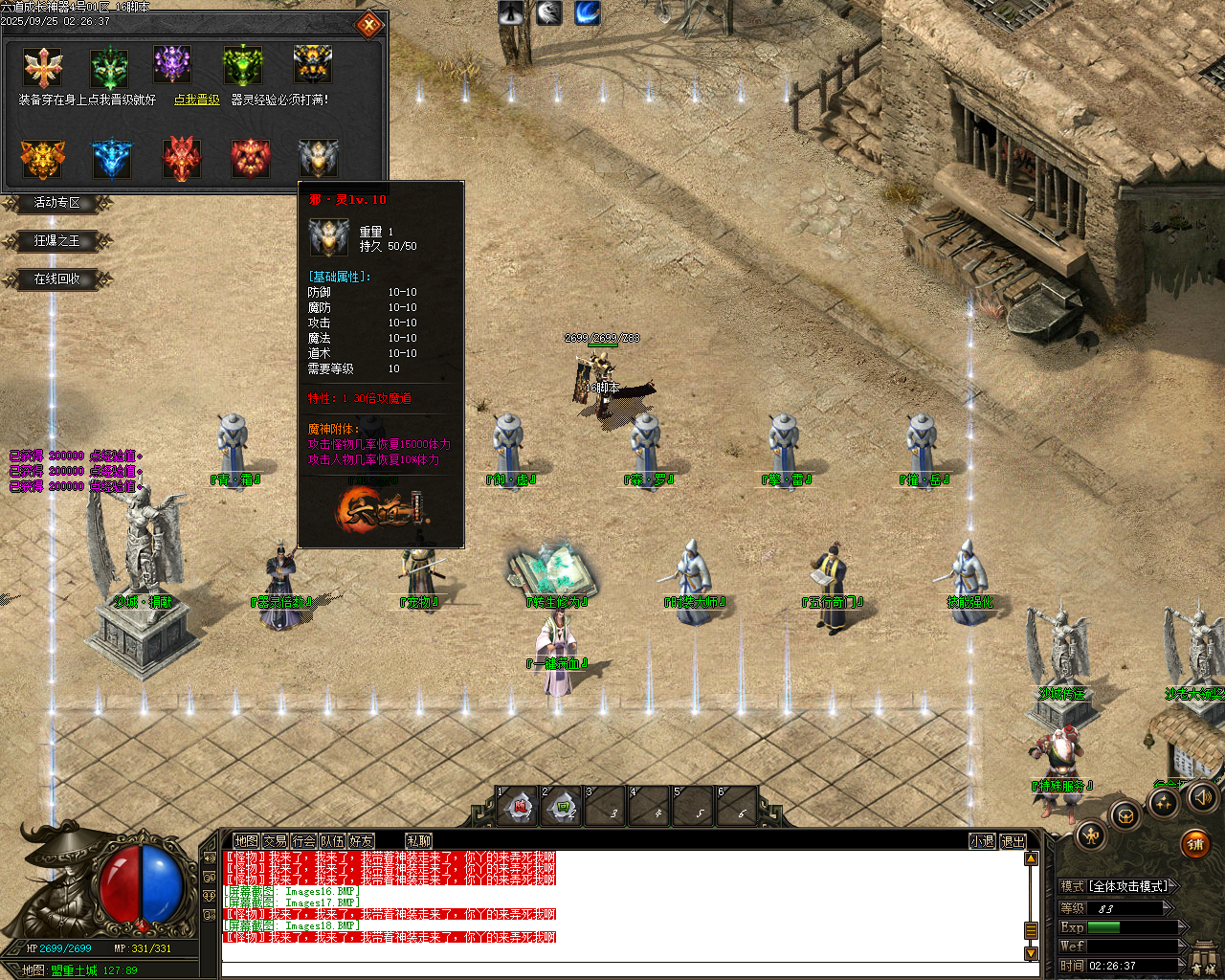Click the chat scrollbar down arrow
Screen dimensions: 1225x980
coord(1033,953)
